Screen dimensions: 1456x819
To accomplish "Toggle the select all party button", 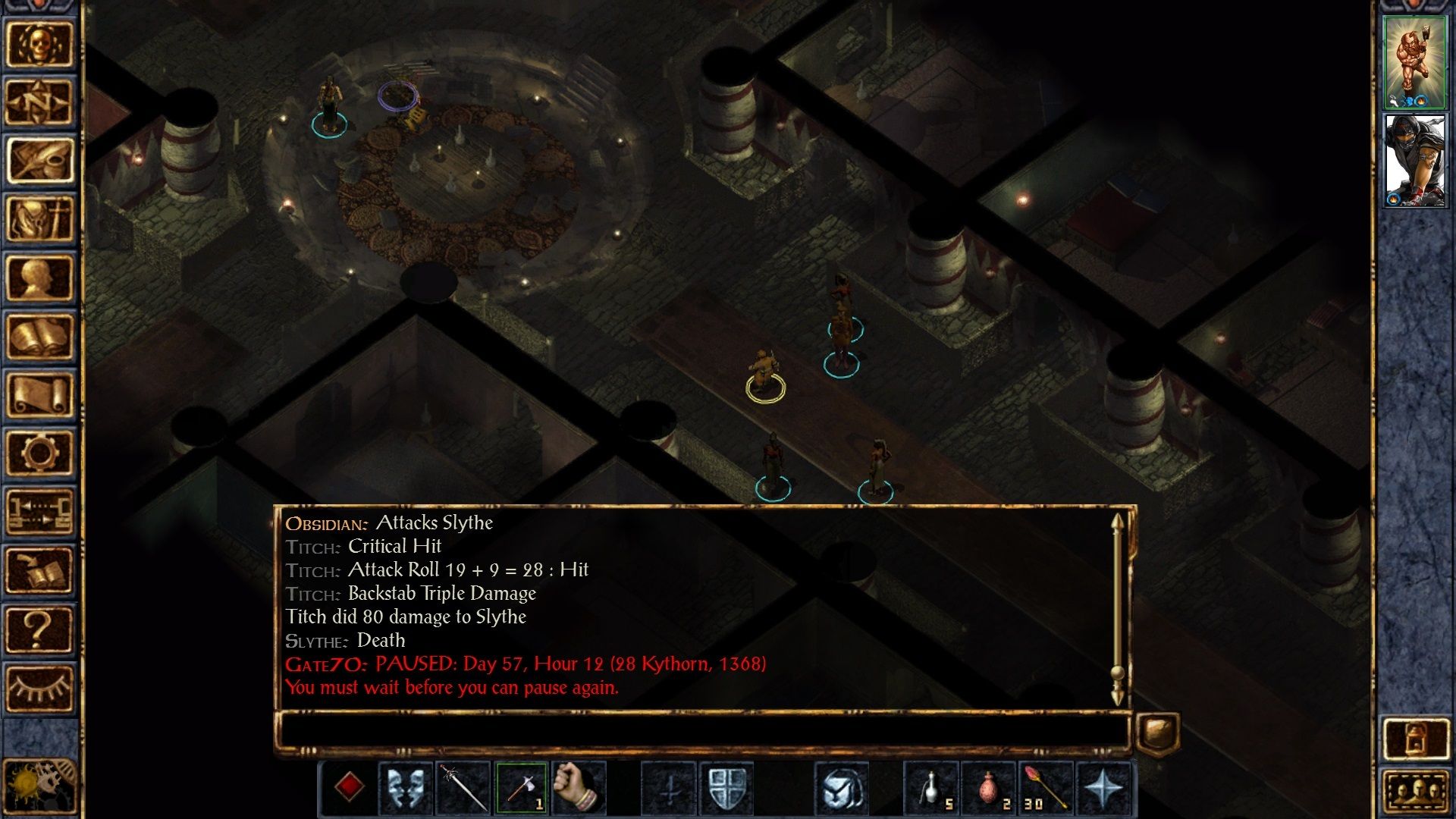I will [1414, 792].
